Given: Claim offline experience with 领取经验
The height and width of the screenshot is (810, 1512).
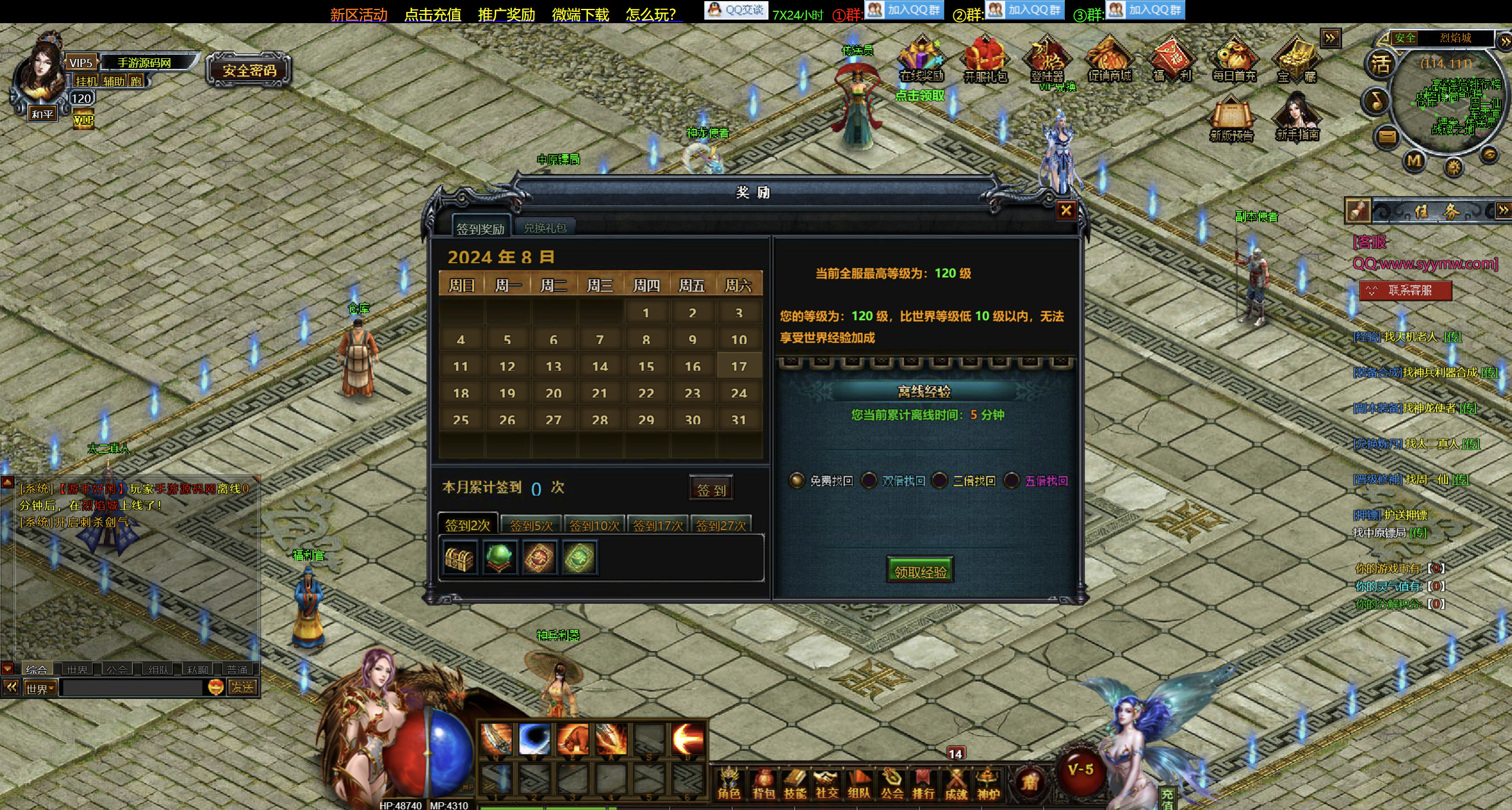Looking at the screenshot, I should 920,571.
